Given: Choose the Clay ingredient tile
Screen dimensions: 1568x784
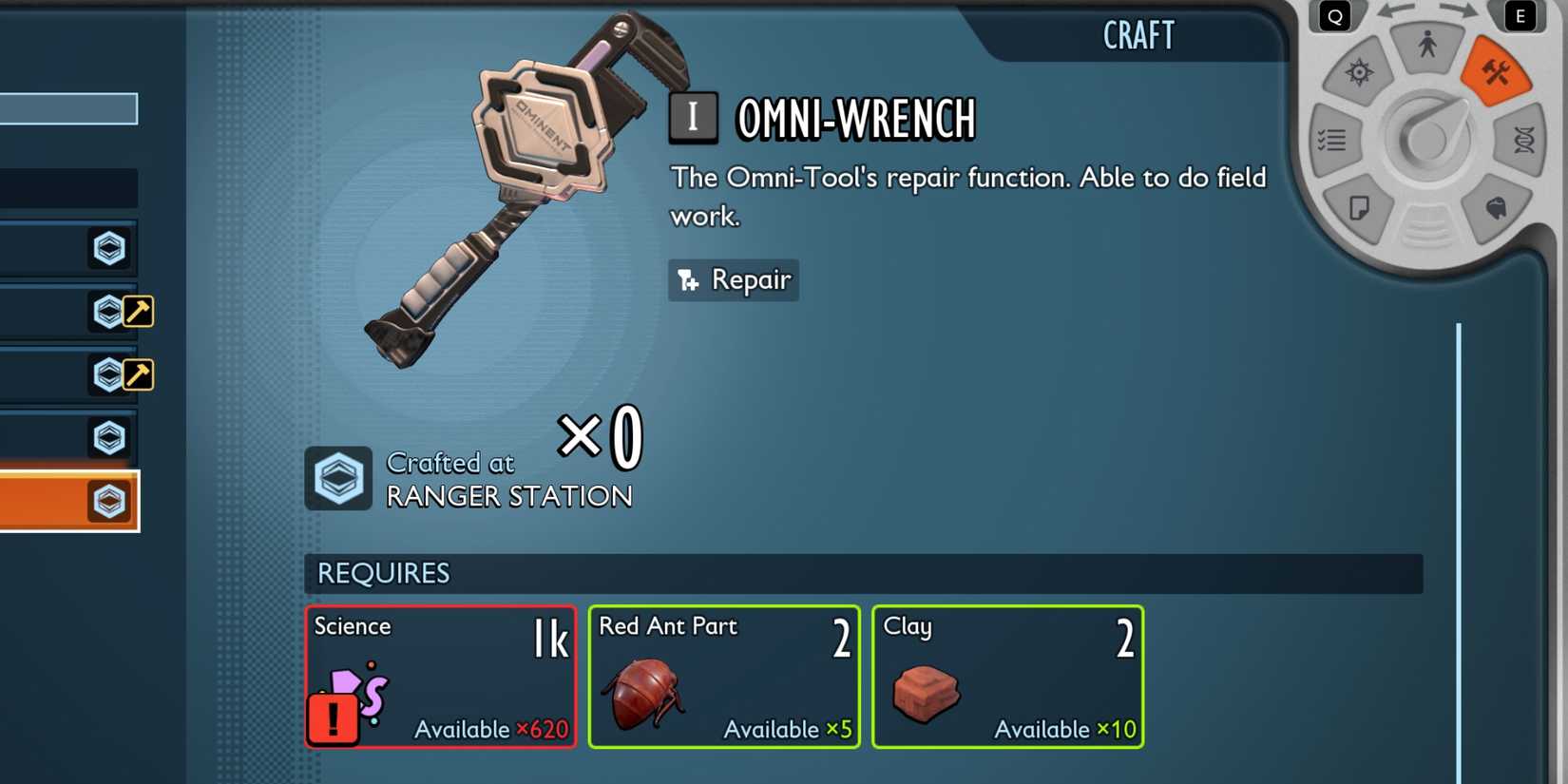Looking at the screenshot, I should [1007, 677].
